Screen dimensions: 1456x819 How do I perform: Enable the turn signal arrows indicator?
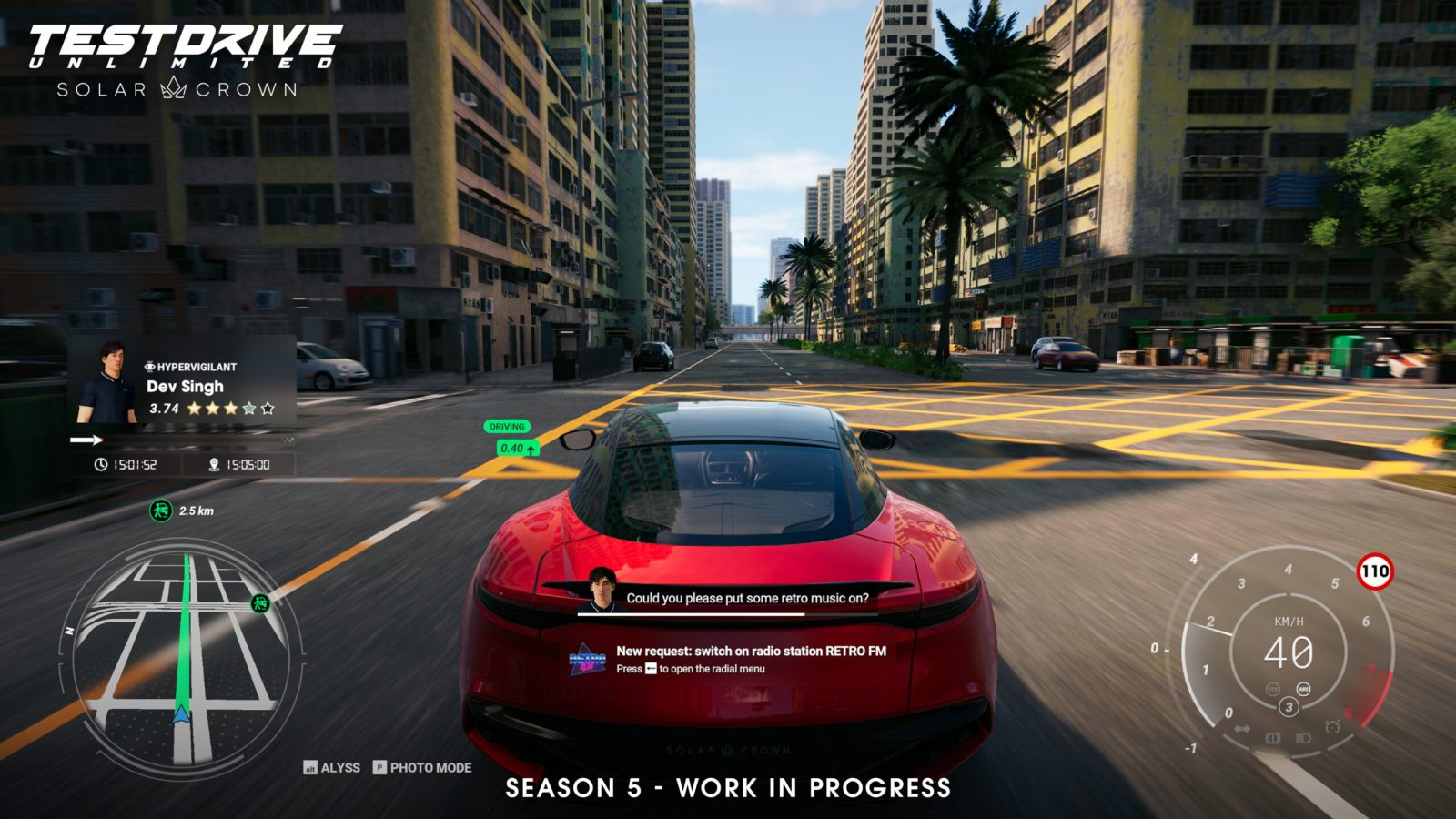tap(1241, 728)
